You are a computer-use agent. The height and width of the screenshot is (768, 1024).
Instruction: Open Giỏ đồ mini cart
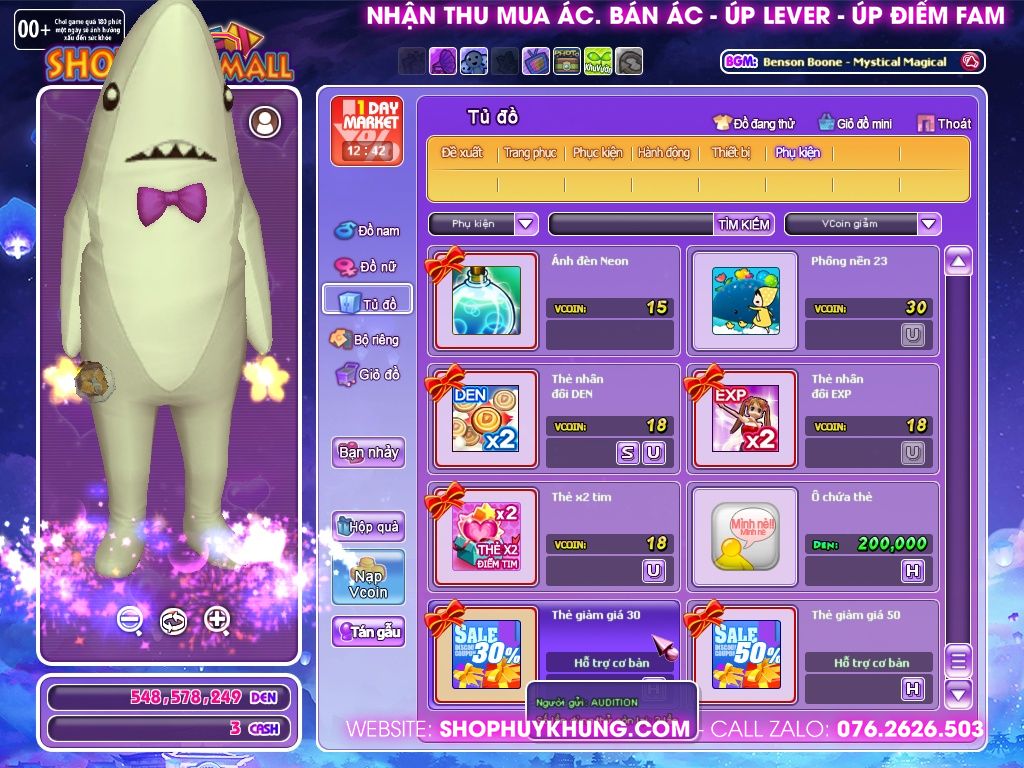pyautogui.click(x=855, y=123)
